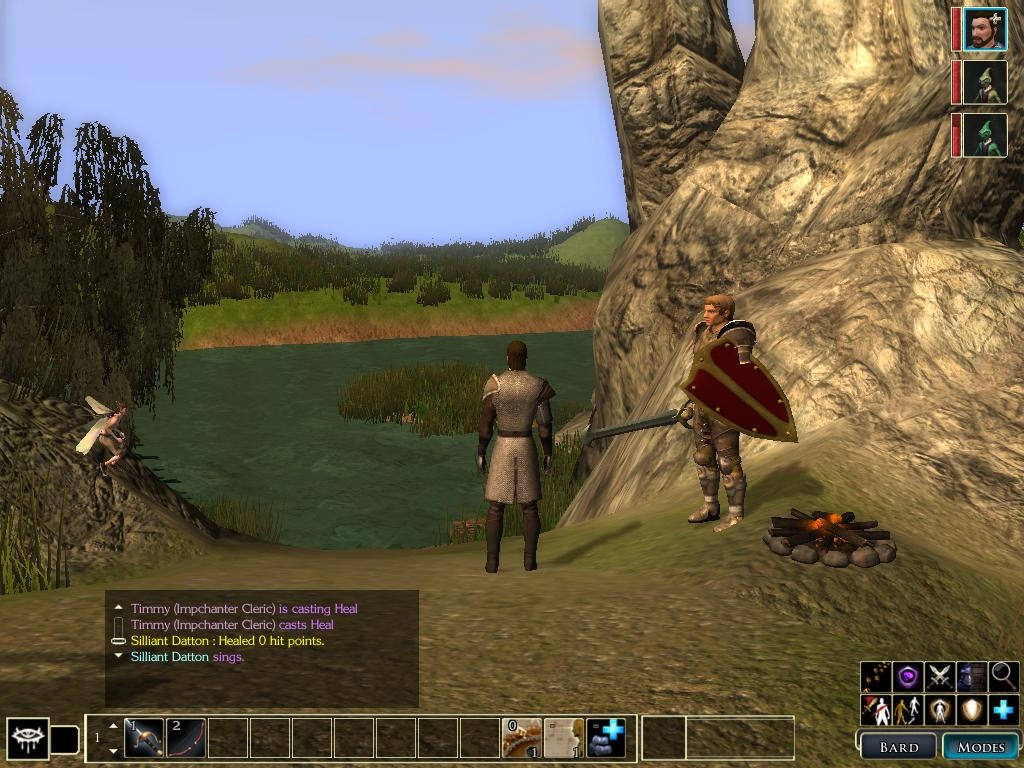The height and width of the screenshot is (768, 1024).
Task: Toggle the walking figures mode icon
Action: (x=908, y=710)
